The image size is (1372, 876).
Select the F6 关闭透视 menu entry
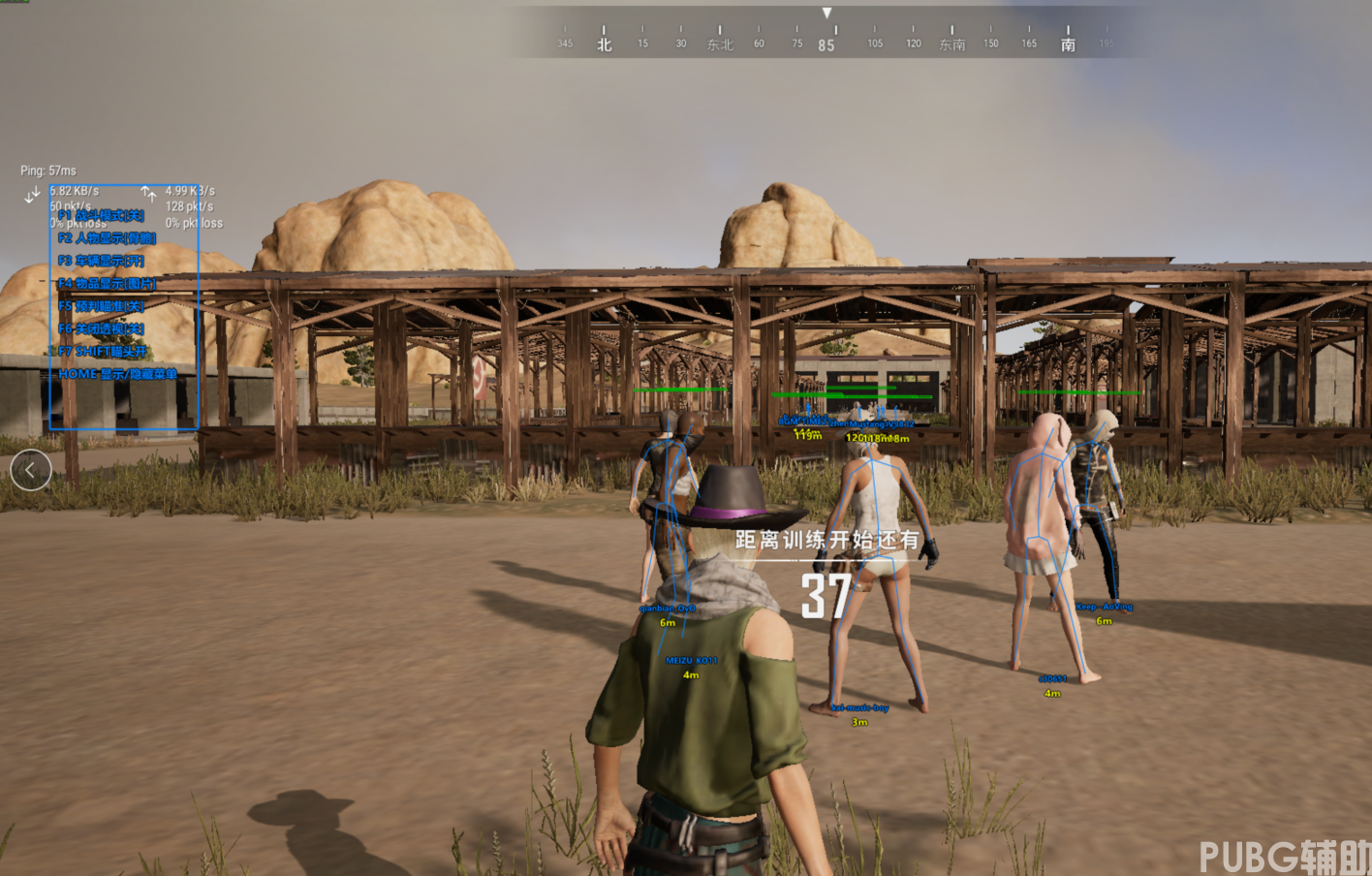(101, 329)
